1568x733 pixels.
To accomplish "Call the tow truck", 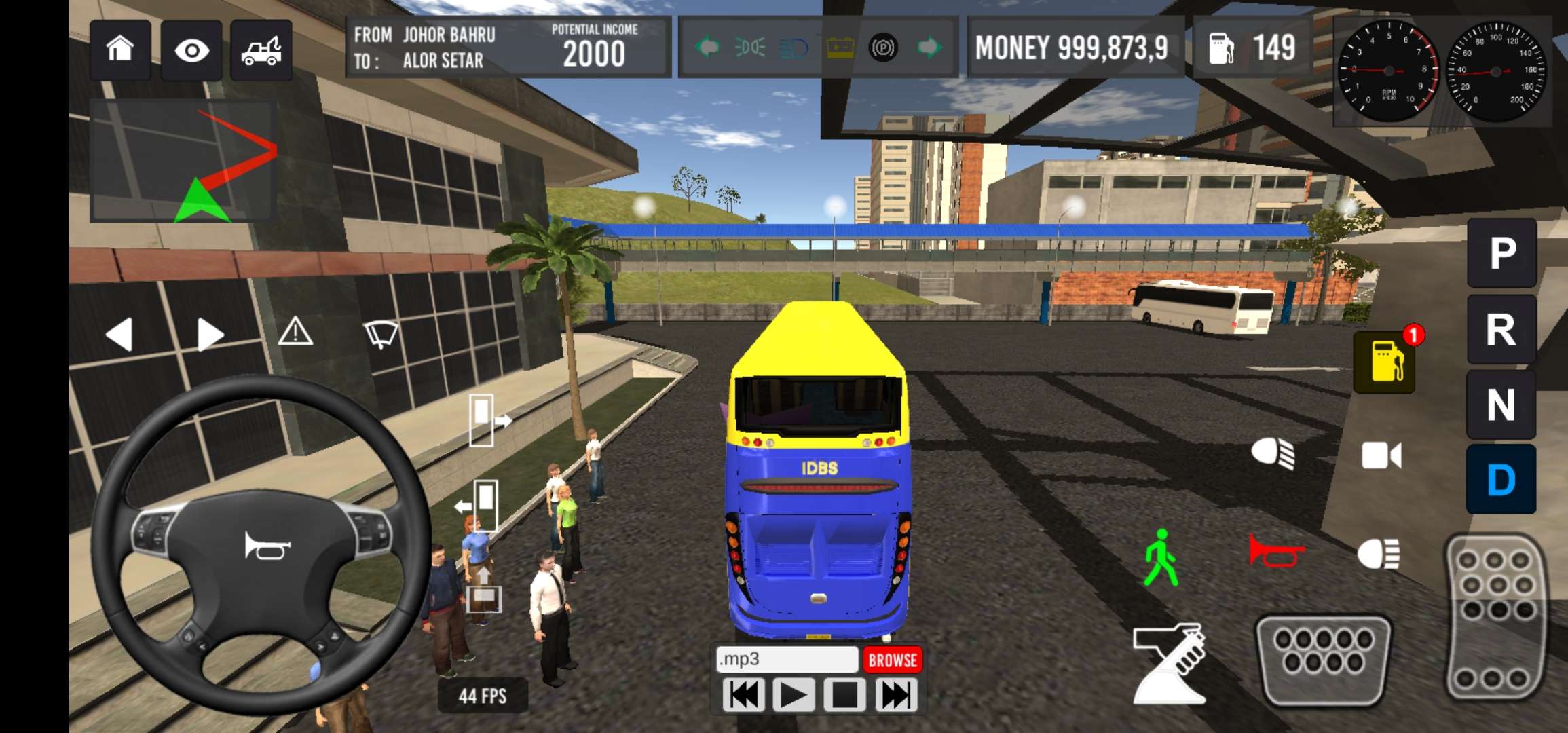I will tap(261, 50).
